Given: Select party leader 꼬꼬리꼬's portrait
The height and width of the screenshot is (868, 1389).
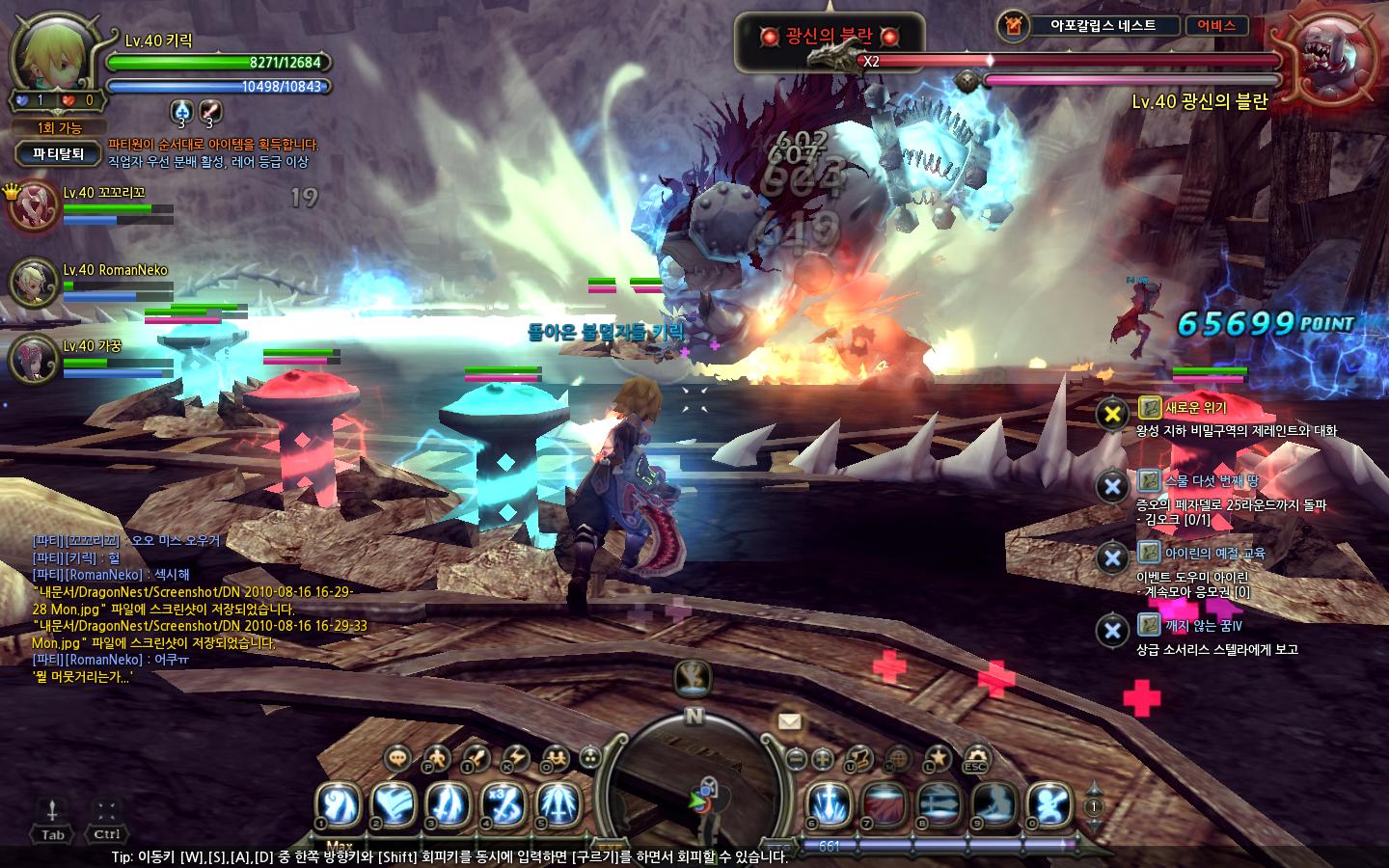Looking at the screenshot, I should tap(34, 203).
